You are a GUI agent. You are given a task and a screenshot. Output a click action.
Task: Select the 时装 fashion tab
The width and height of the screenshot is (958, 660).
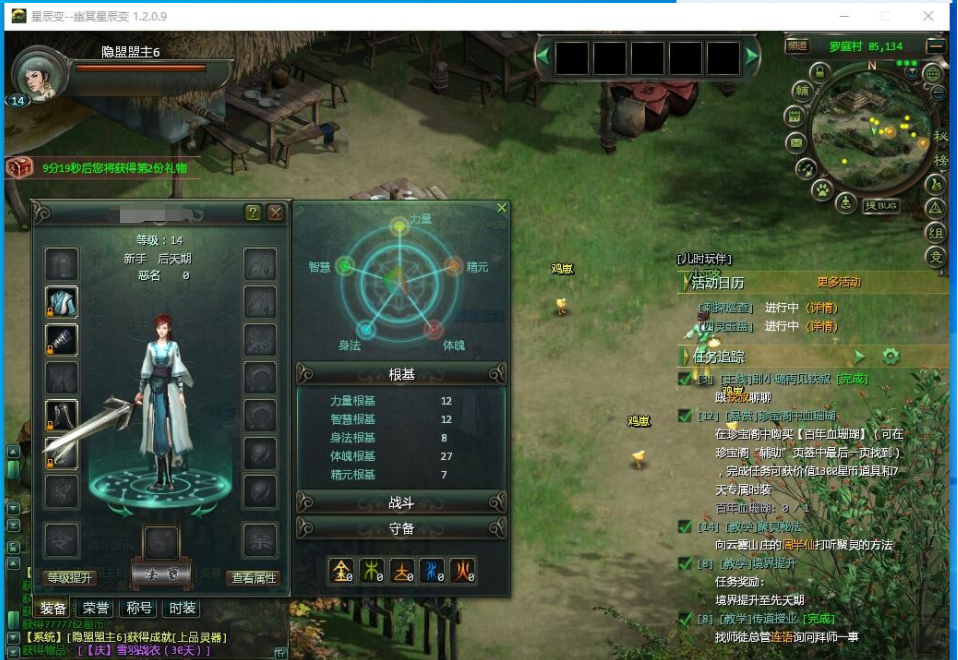[x=182, y=608]
